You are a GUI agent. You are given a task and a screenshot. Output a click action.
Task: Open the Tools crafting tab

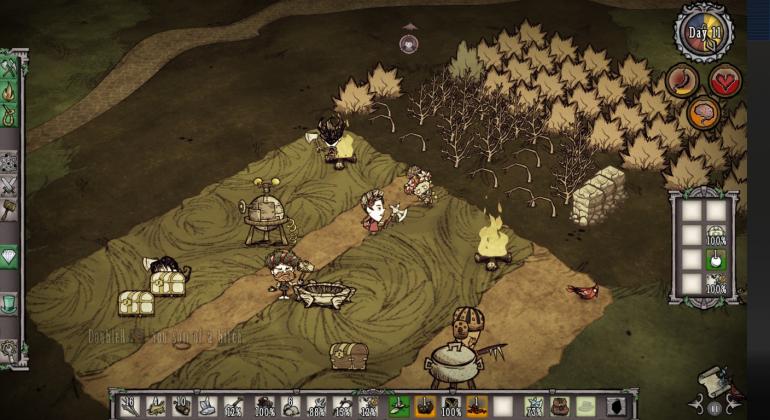tap(10, 68)
